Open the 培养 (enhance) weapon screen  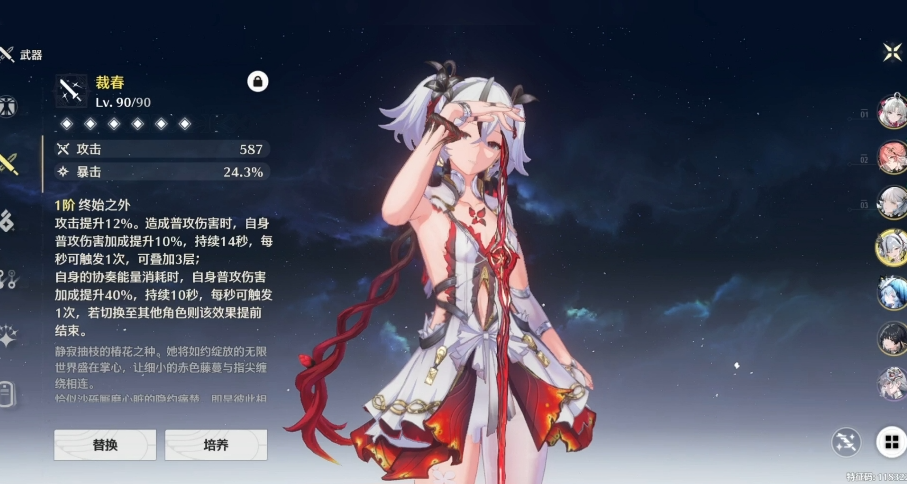216,445
